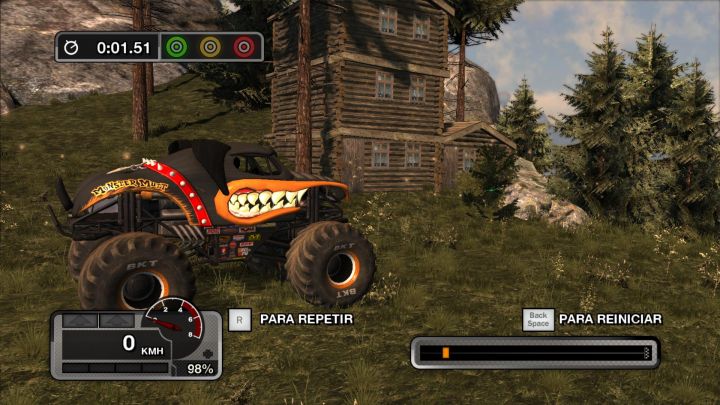720x405 pixels.
Task: Select the gold ring medal icon
Action: point(210,46)
